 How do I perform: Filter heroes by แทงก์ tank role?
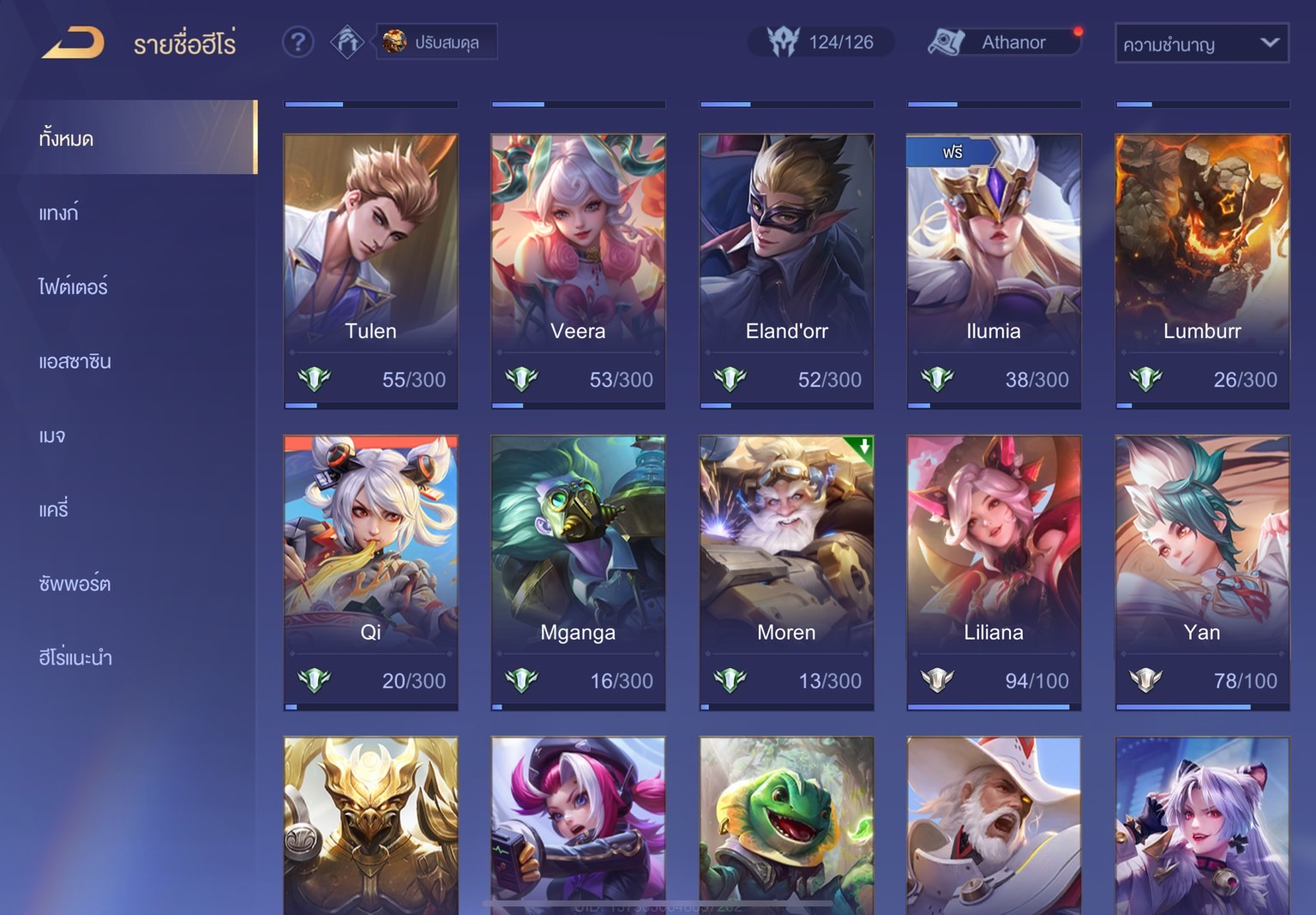(x=58, y=213)
